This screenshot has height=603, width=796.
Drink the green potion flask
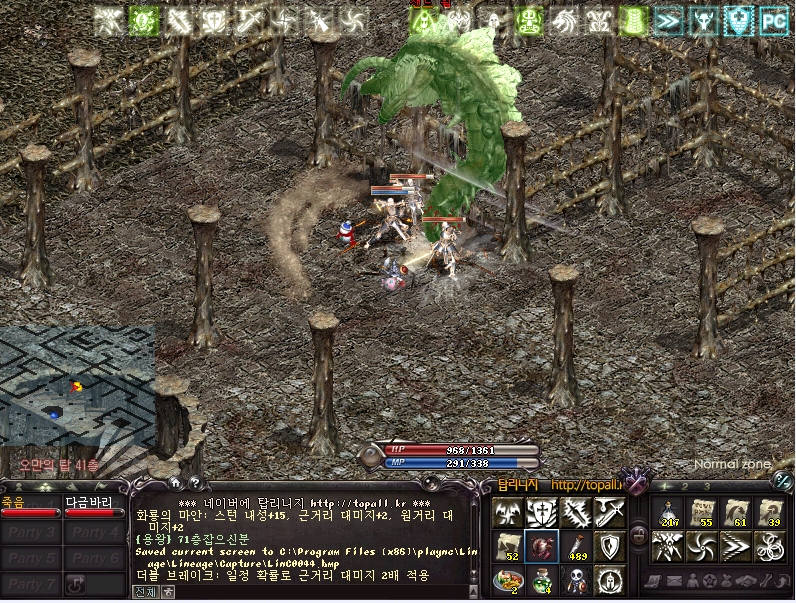pyautogui.click(x=540, y=579)
